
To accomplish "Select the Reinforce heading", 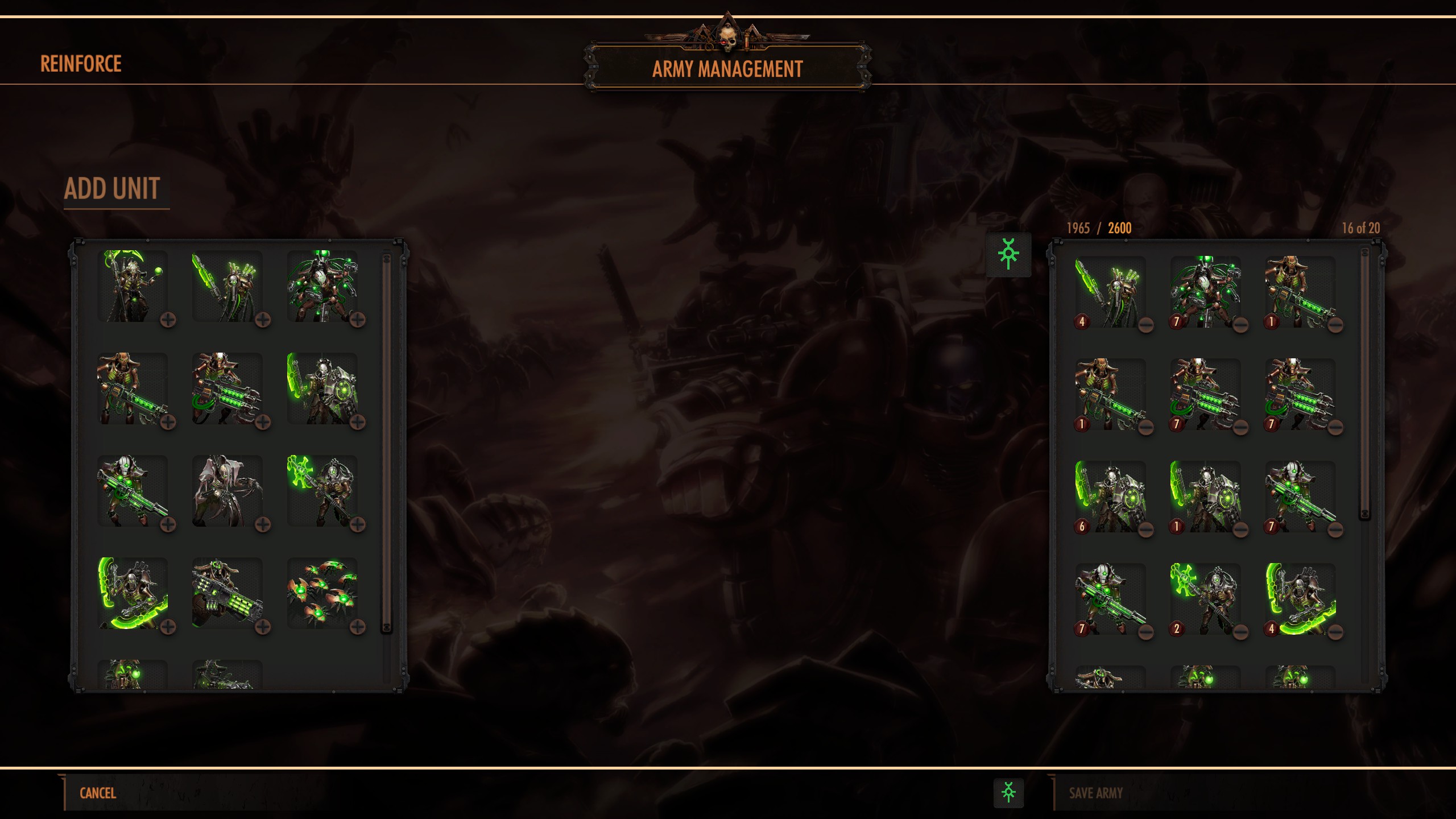I will pos(81,64).
